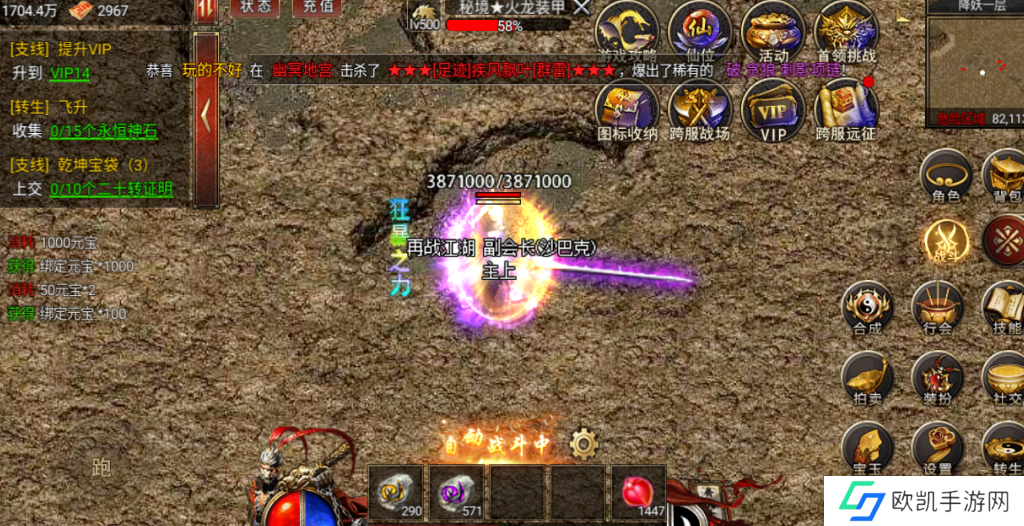Collapse the quest tracker with the red arrow
The height and width of the screenshot is (526, 1024).
click(206, 116)
